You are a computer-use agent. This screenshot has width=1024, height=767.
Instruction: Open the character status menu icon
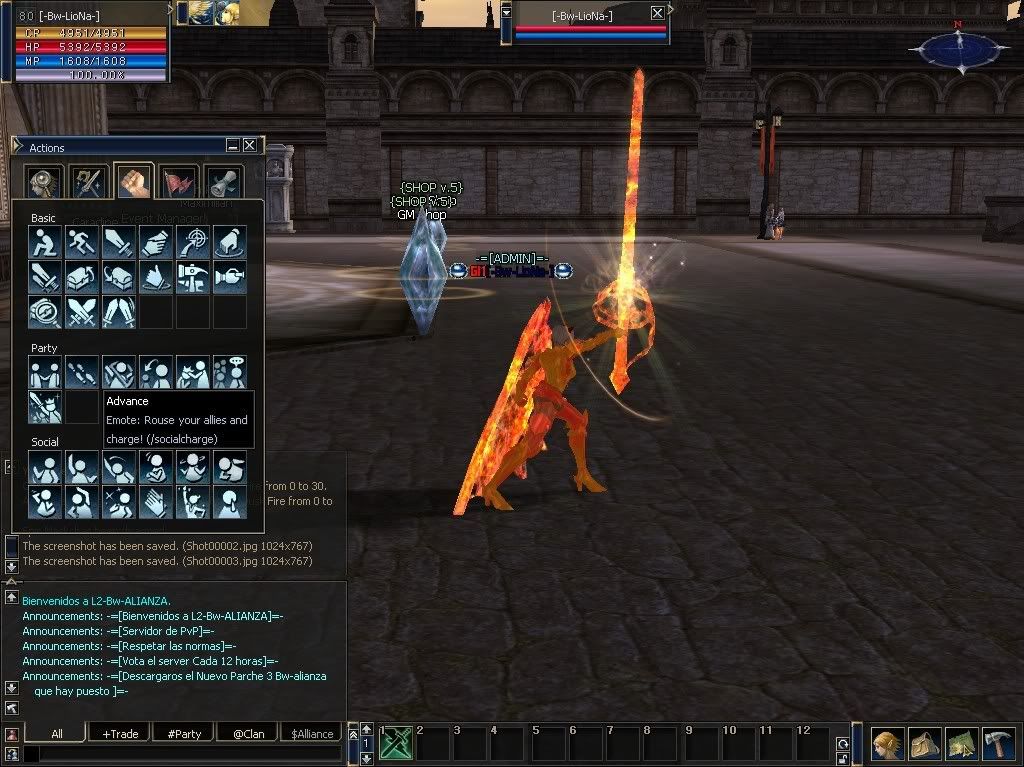tap(886, 744)
